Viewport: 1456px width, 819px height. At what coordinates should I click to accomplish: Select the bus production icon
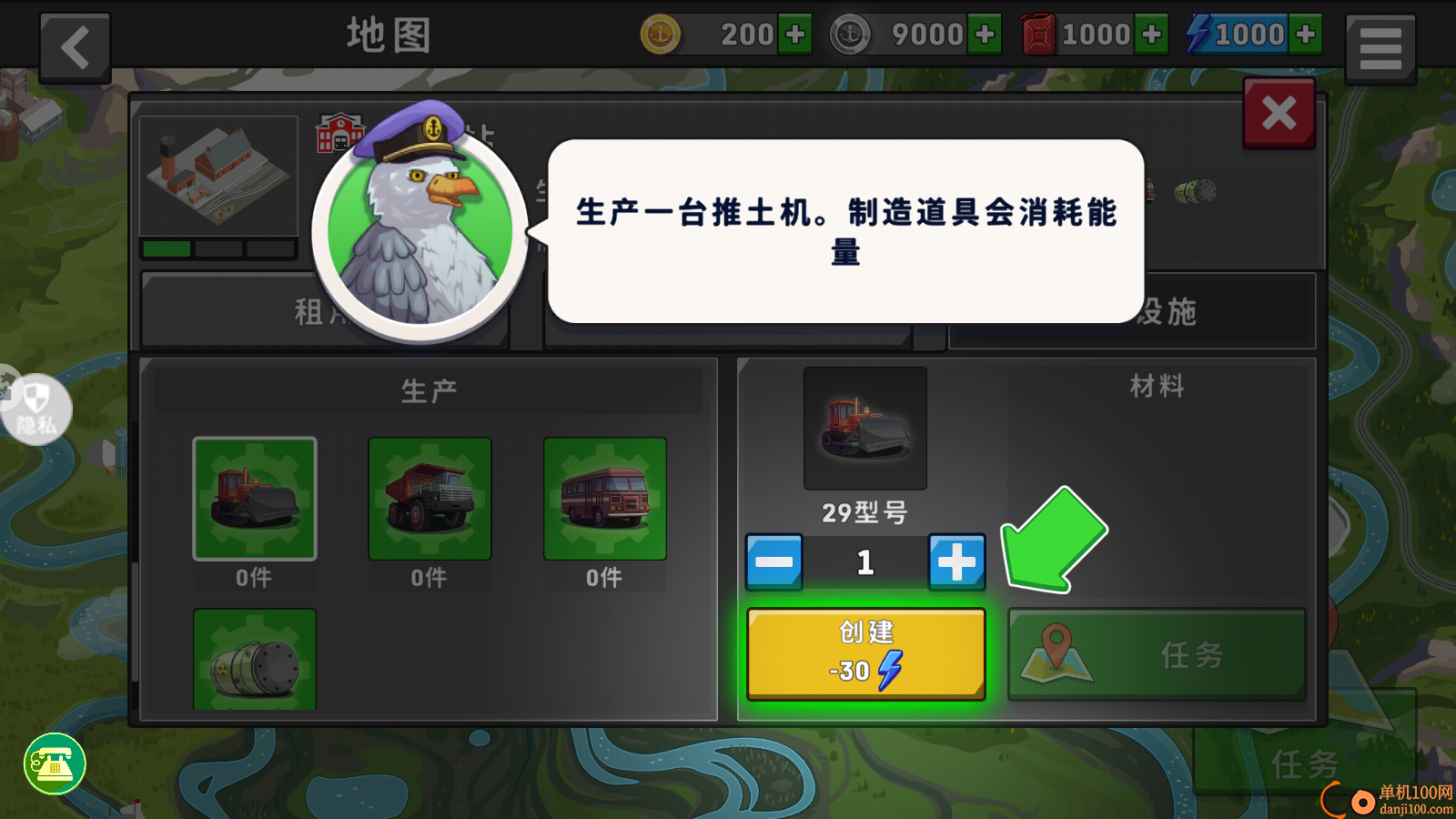click(x=604, y=499)
